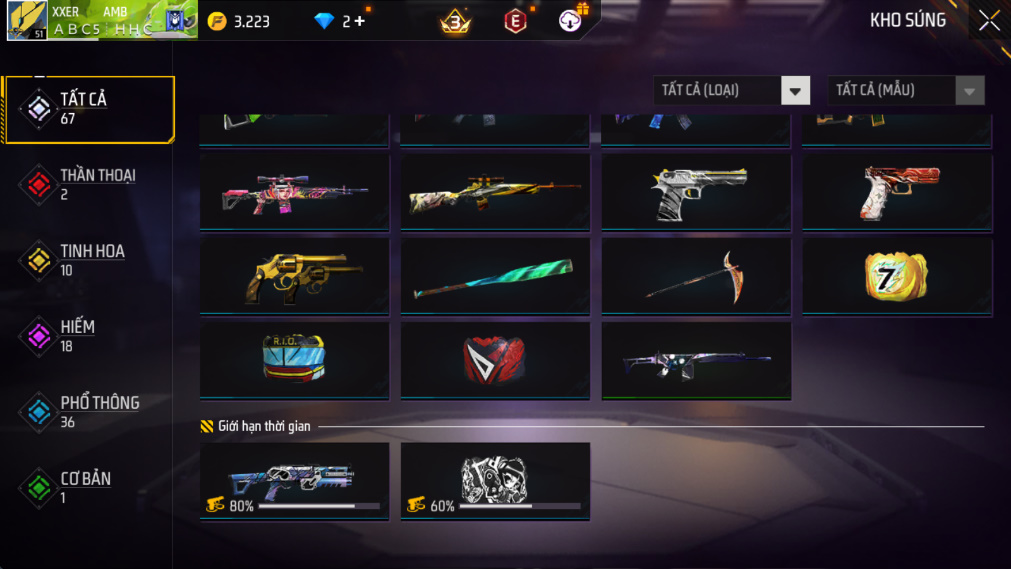Choose the golden number 7 item
This screenshot has width=1011, height=569.
point(896,276)
